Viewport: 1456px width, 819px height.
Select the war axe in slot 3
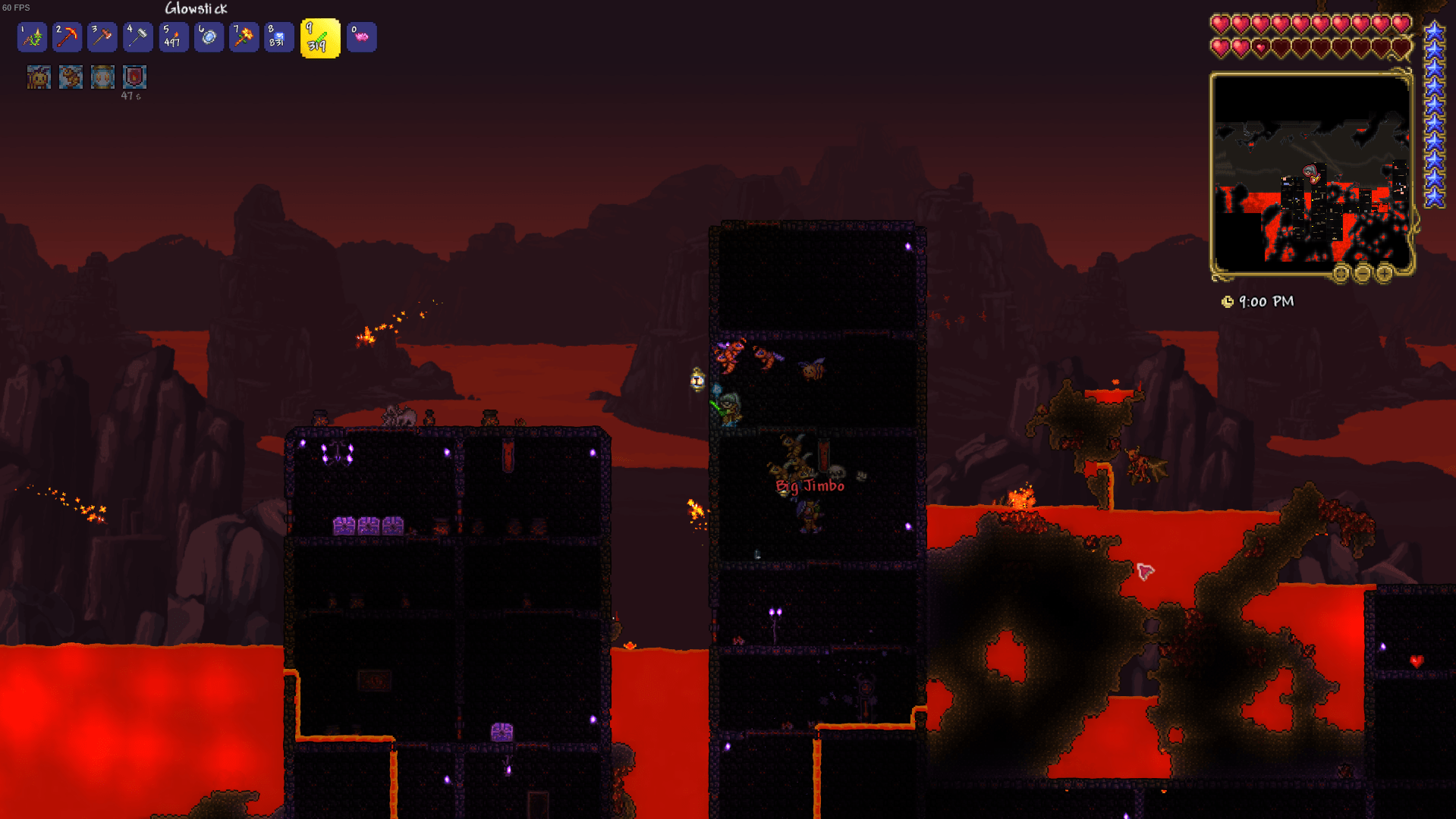(x=102, y=36)
